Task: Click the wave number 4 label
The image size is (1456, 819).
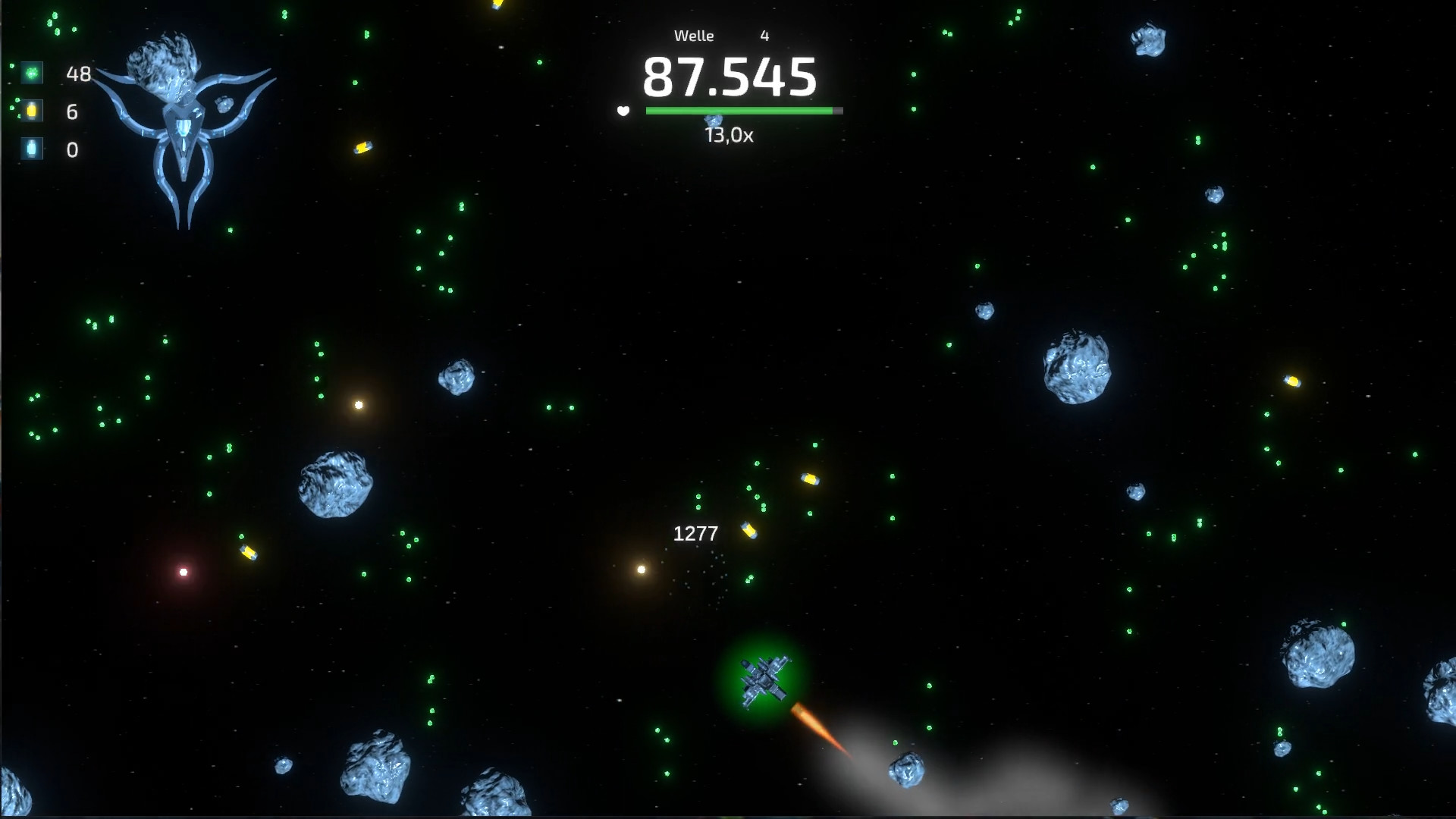Action: coord(764,35)
